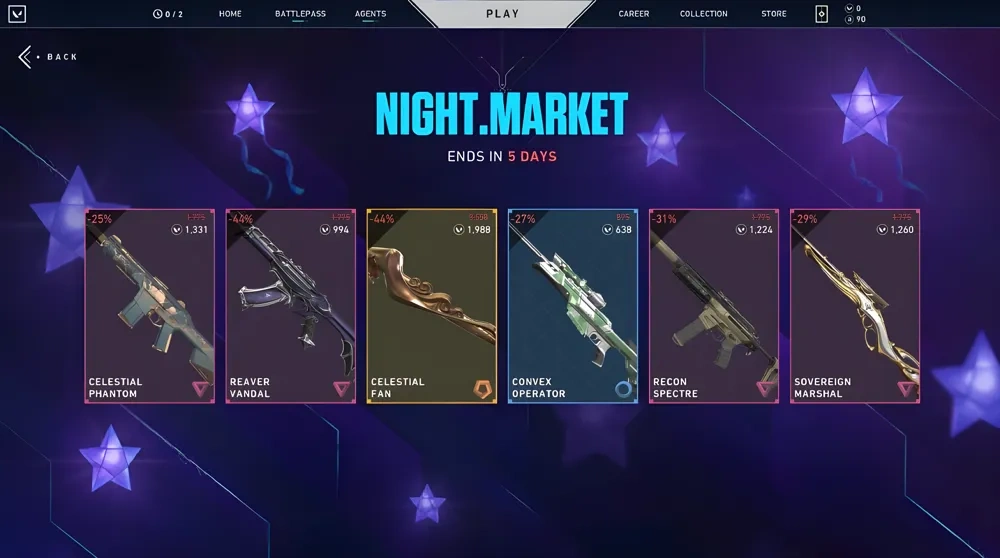Open the Store tab
Image resolution: width=1000 pixels, height=558 pixels.
coord(774,14)
